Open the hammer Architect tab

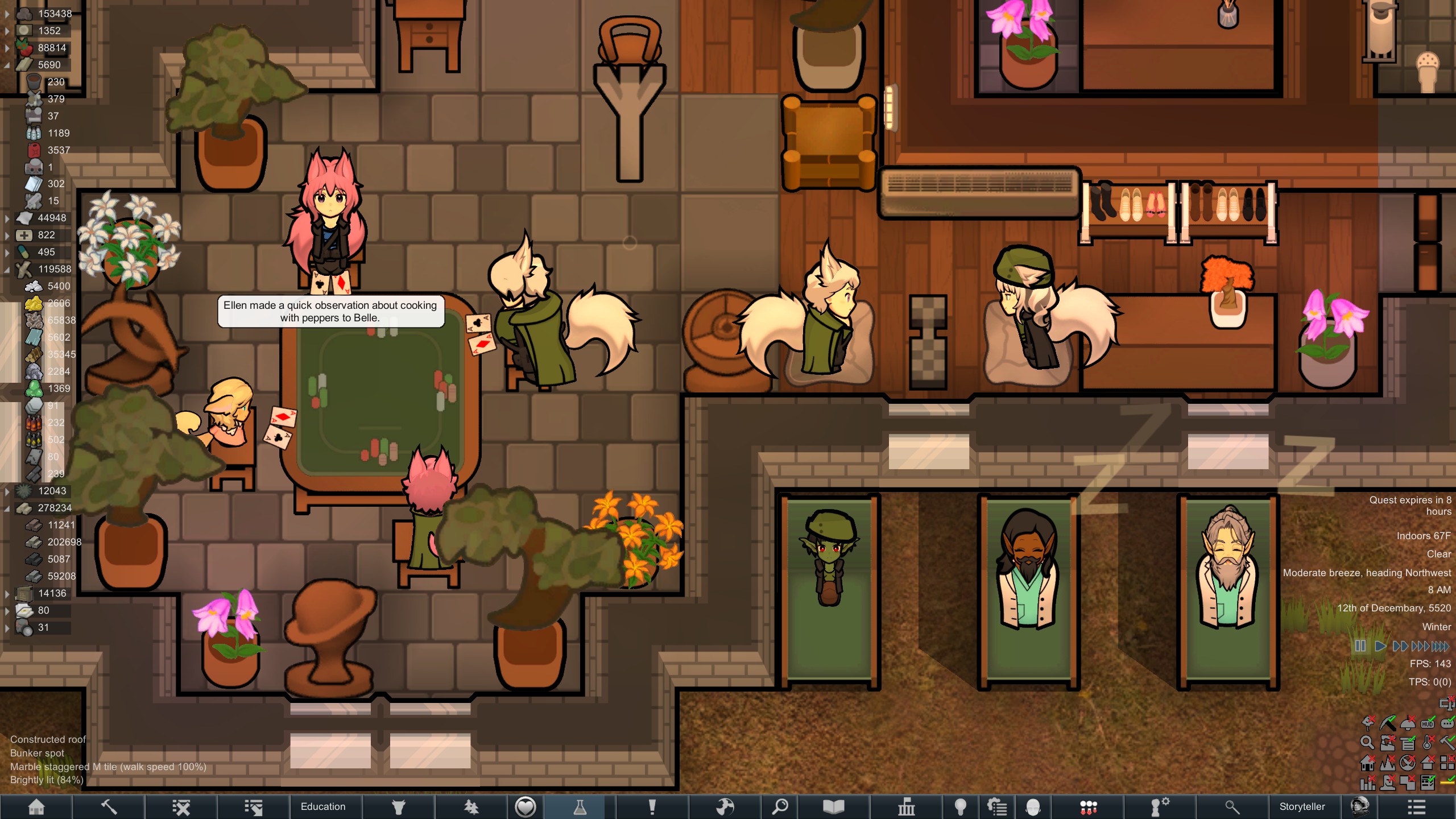coord(109,806)
